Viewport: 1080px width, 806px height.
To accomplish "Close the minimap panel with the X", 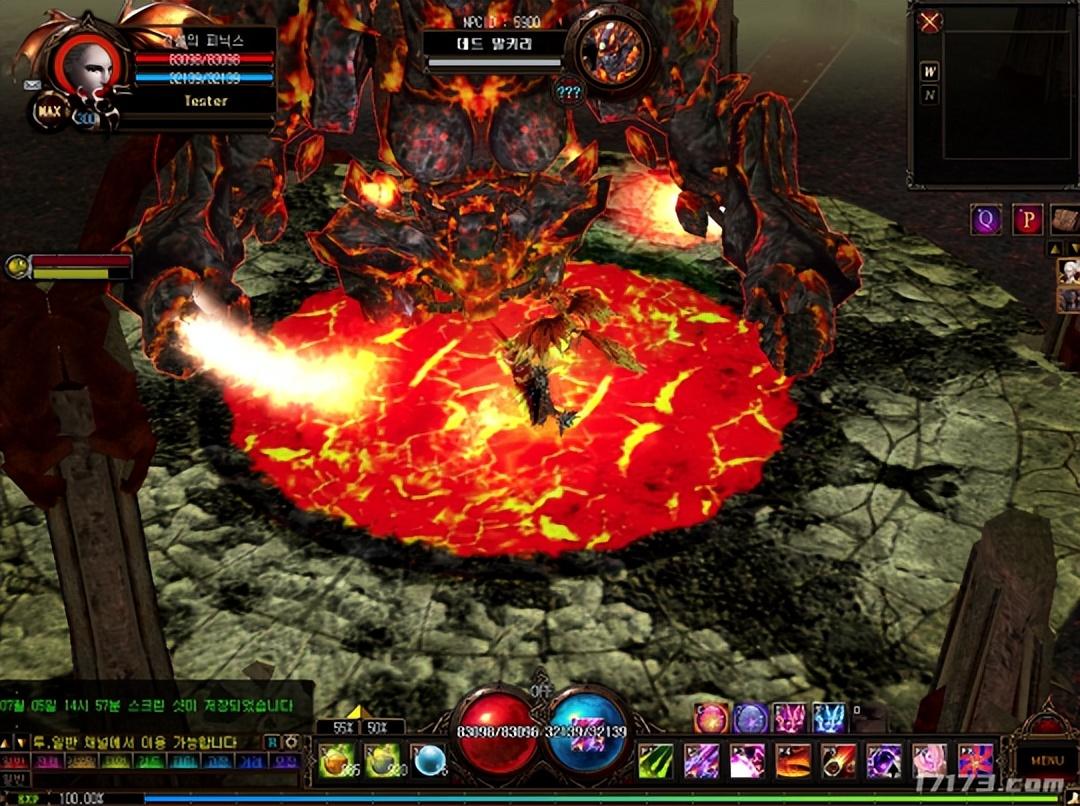I will tap(930, 22).
